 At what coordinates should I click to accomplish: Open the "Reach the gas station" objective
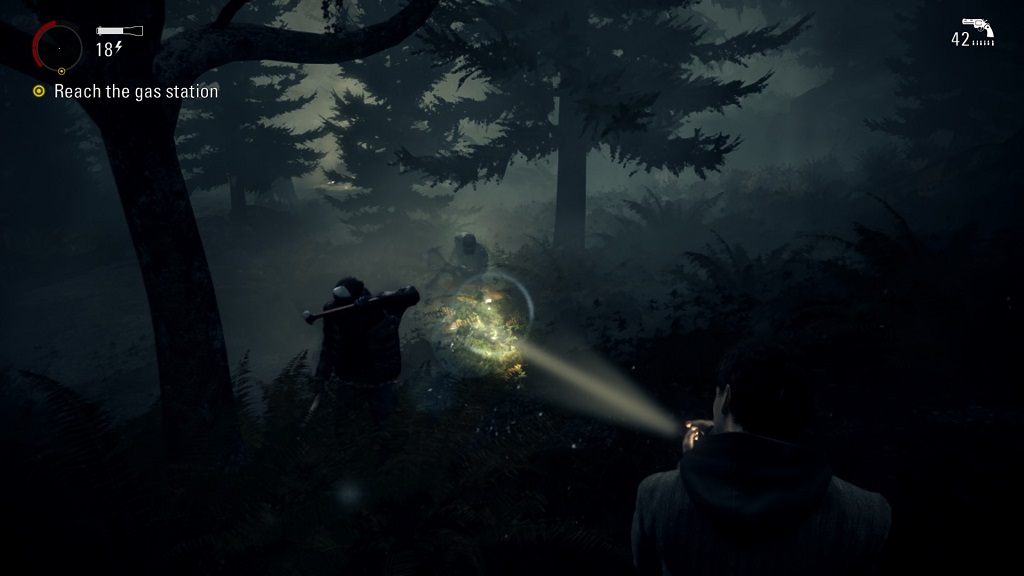(135, 92)
